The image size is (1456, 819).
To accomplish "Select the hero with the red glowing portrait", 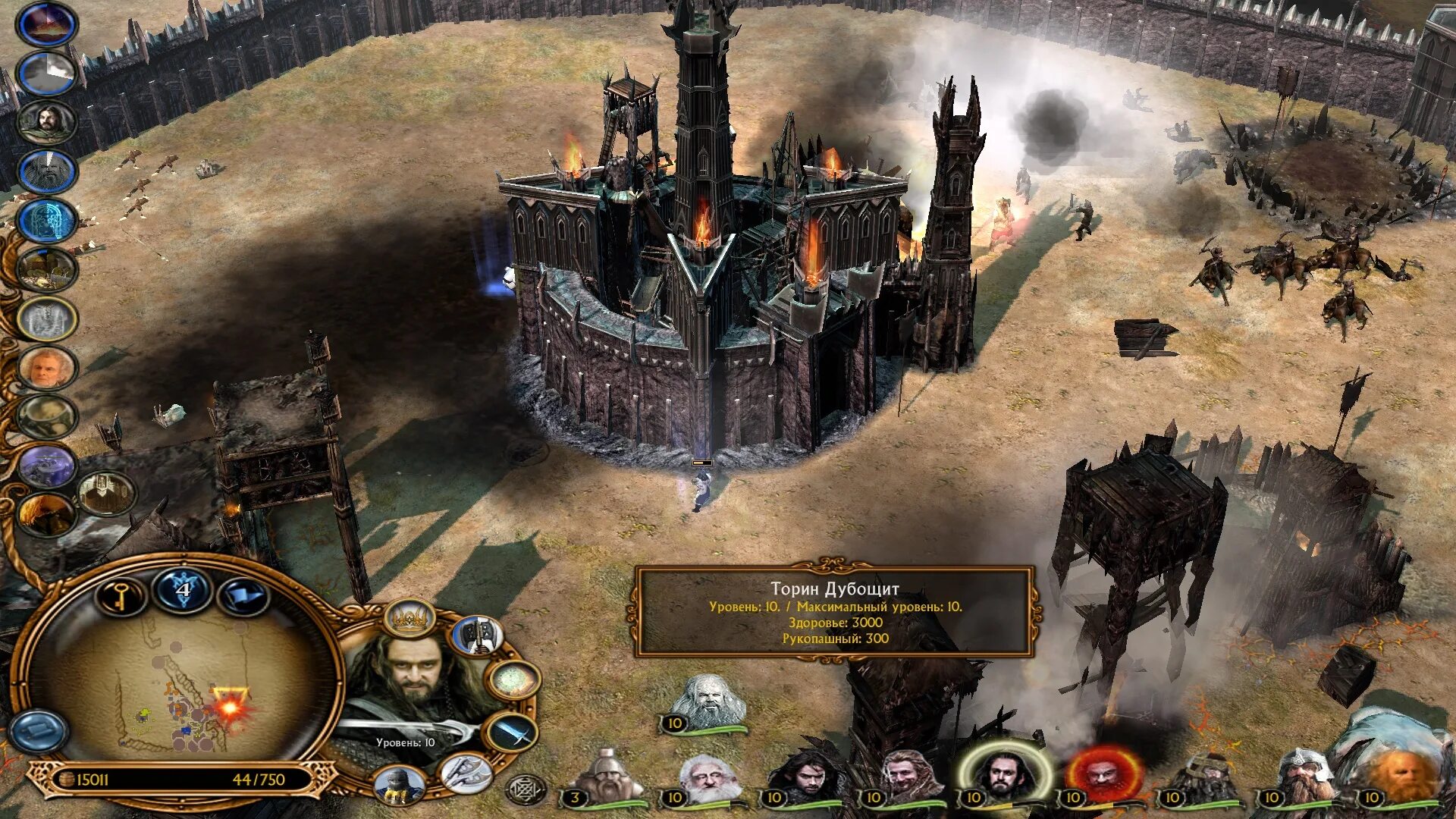I will pos(1103,775).
